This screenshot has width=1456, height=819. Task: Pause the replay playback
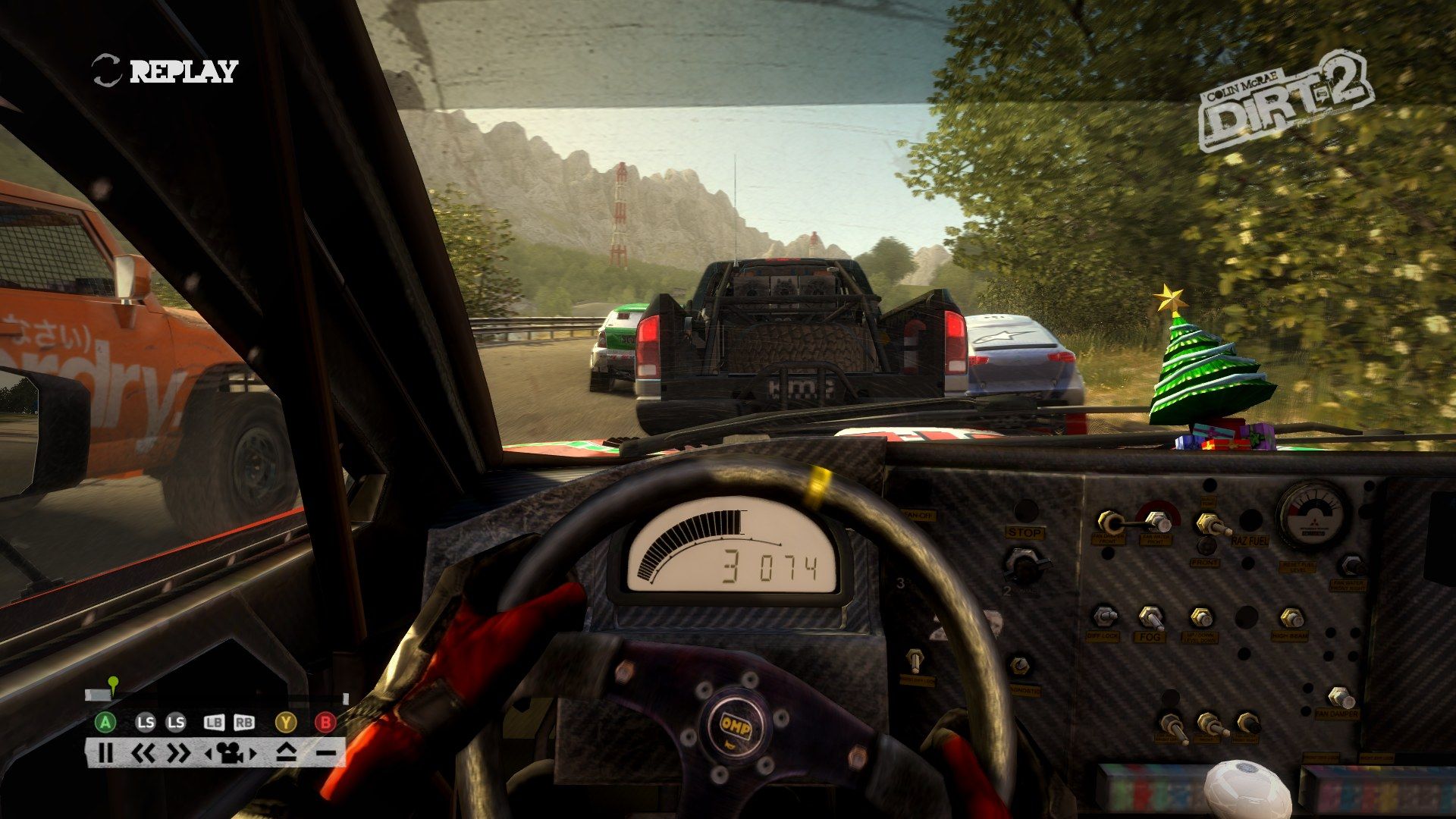click(x=105, y=753)
